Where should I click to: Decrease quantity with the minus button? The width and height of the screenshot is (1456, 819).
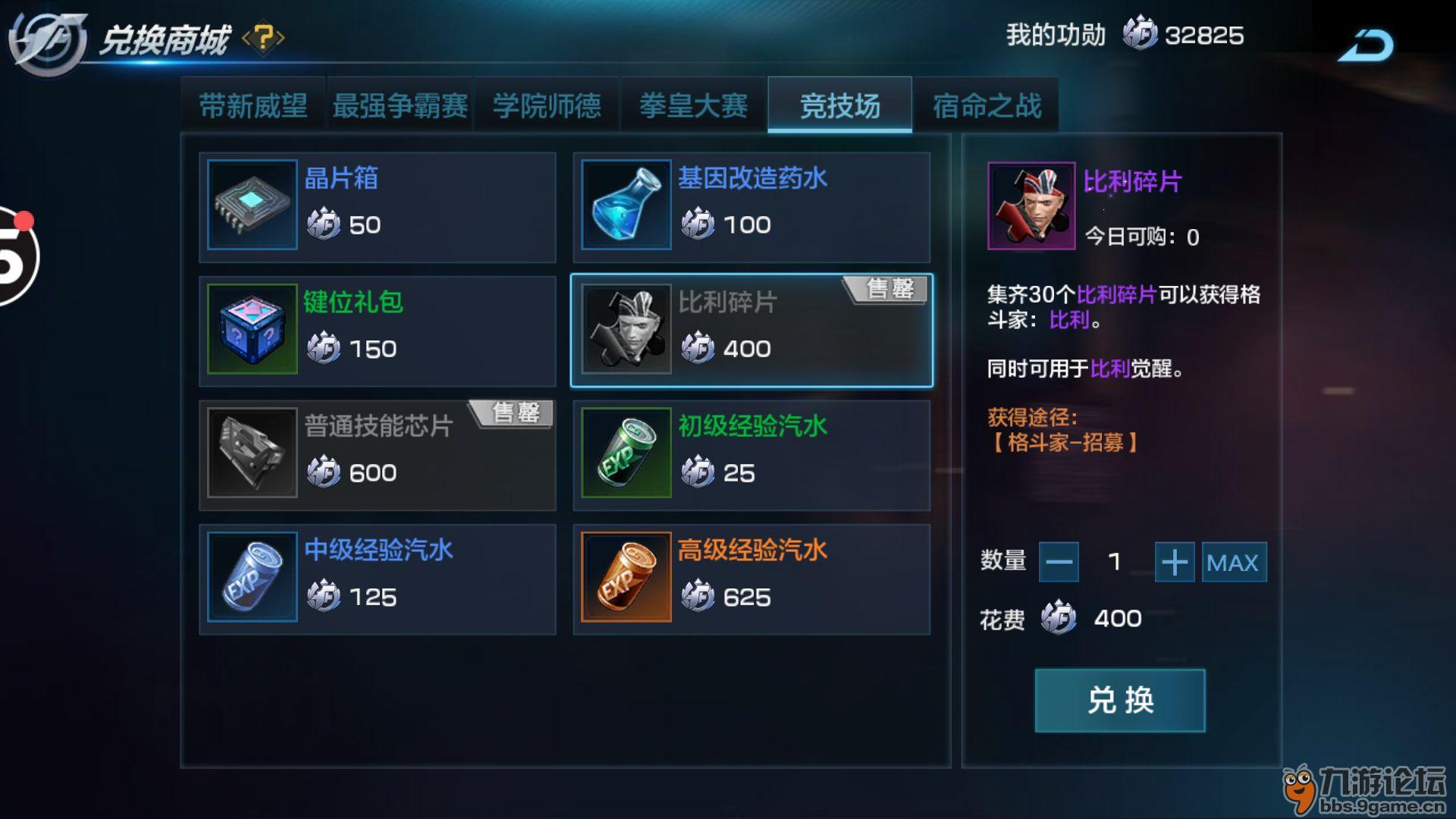tap(1059, 562)
